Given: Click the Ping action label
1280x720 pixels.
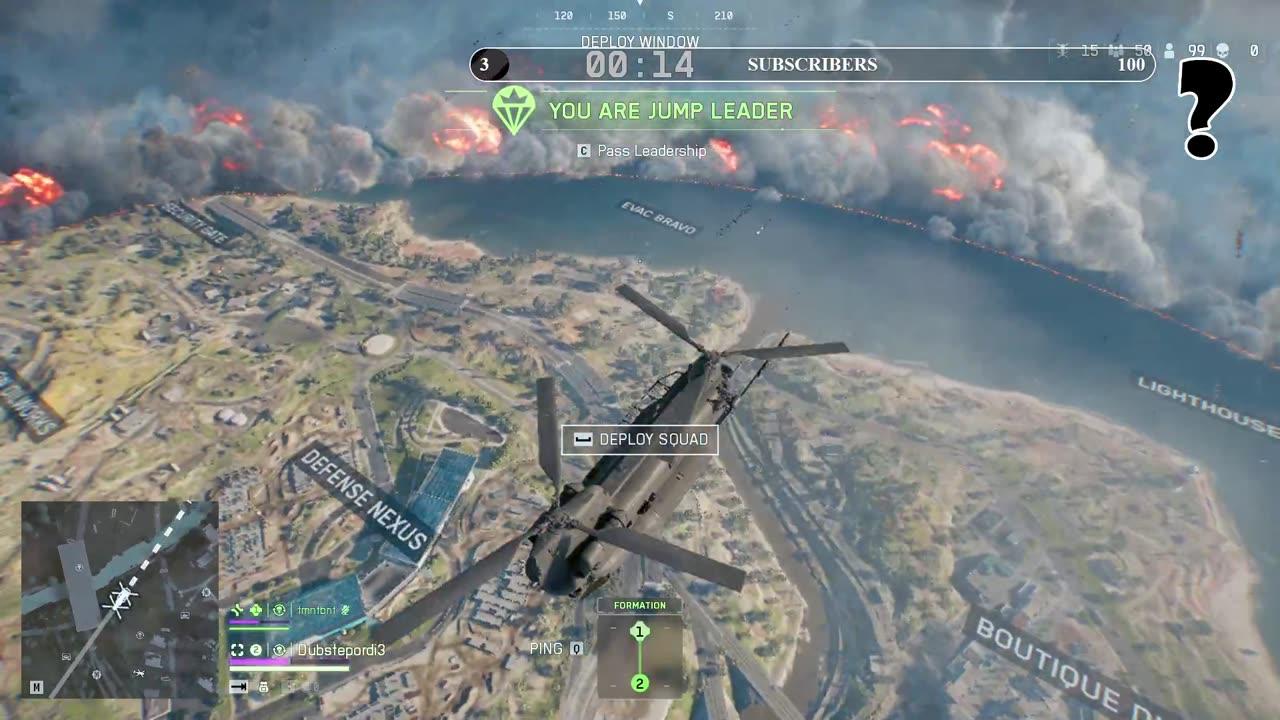Looking at the screenshot, I should [x=547, y=648].
